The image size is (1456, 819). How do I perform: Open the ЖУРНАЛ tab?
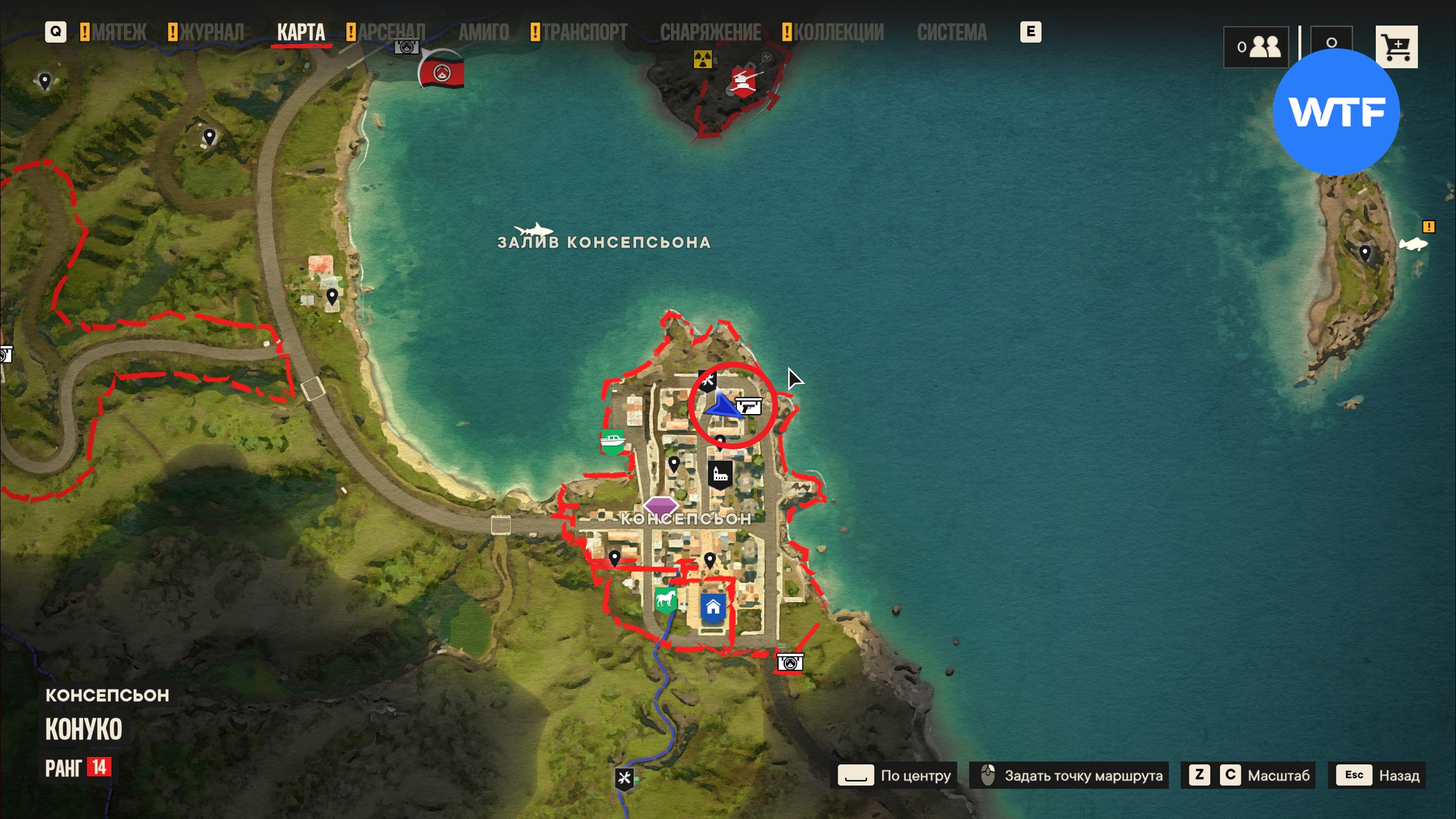212,32
